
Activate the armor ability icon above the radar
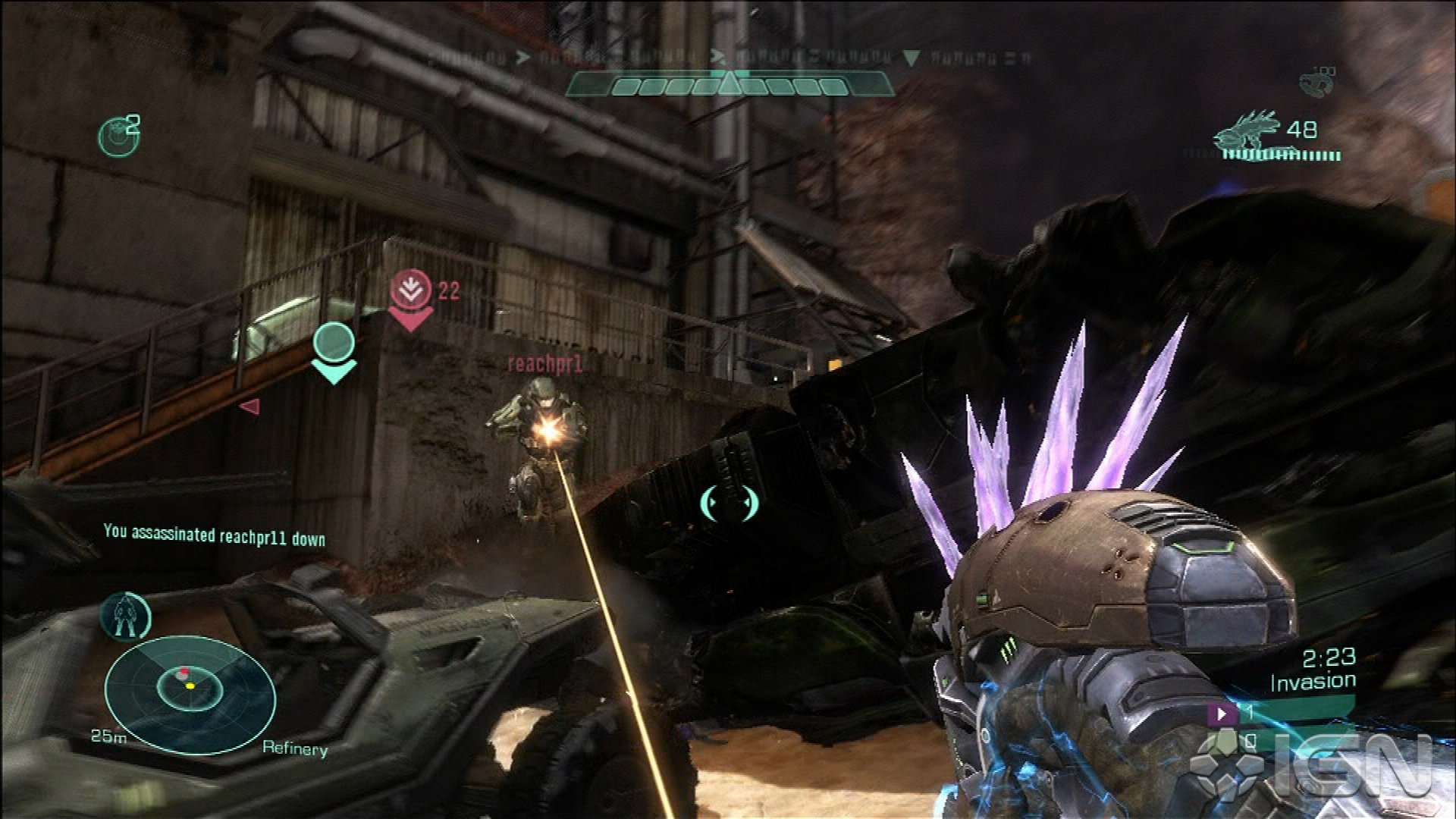[125, 615]
